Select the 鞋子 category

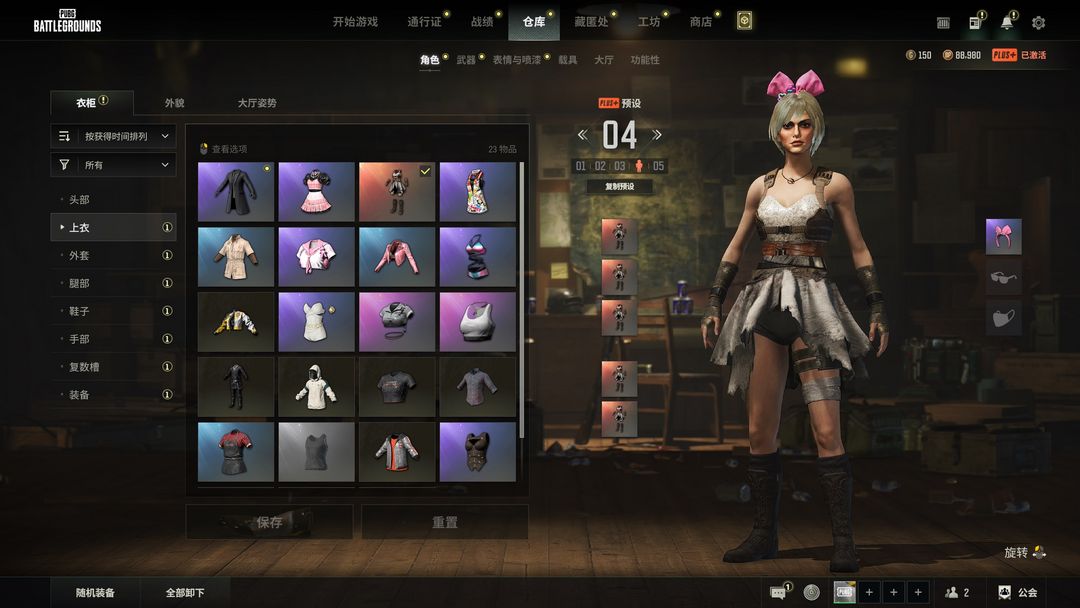[79, 311]
